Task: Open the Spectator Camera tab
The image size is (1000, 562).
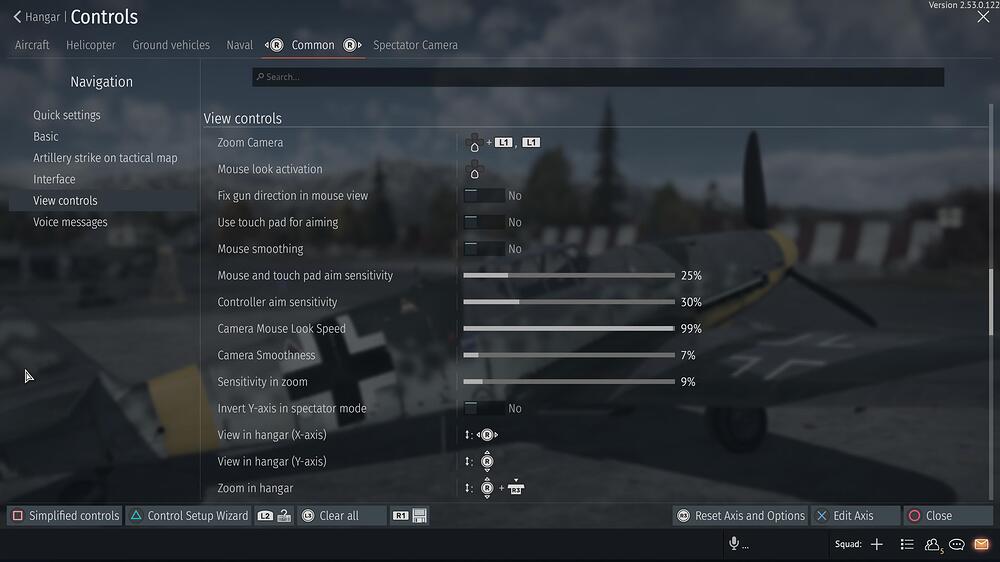Action: [x=415, y=45]
